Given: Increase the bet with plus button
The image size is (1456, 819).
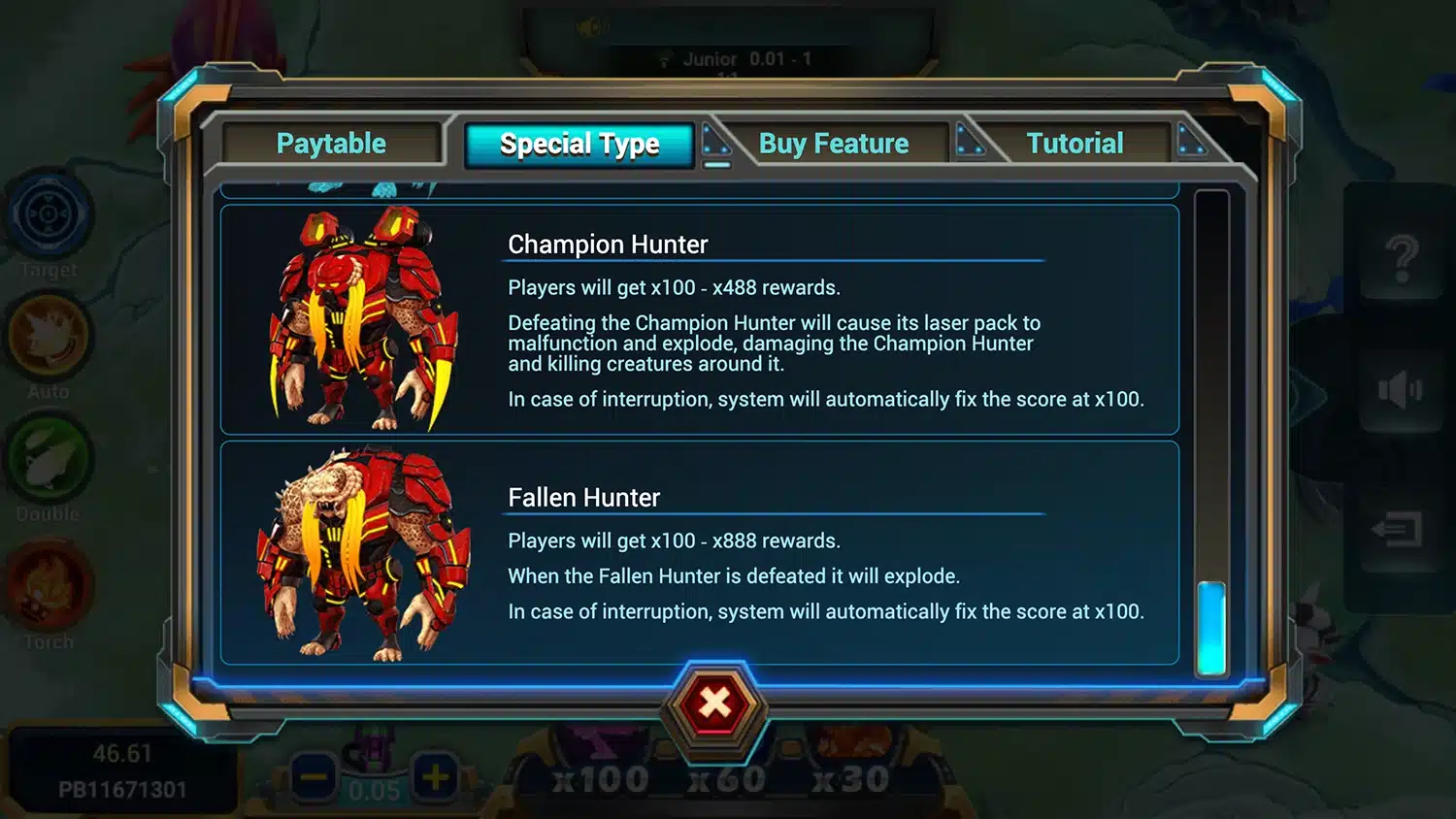Looking at the screenshot, I should 435,776.
